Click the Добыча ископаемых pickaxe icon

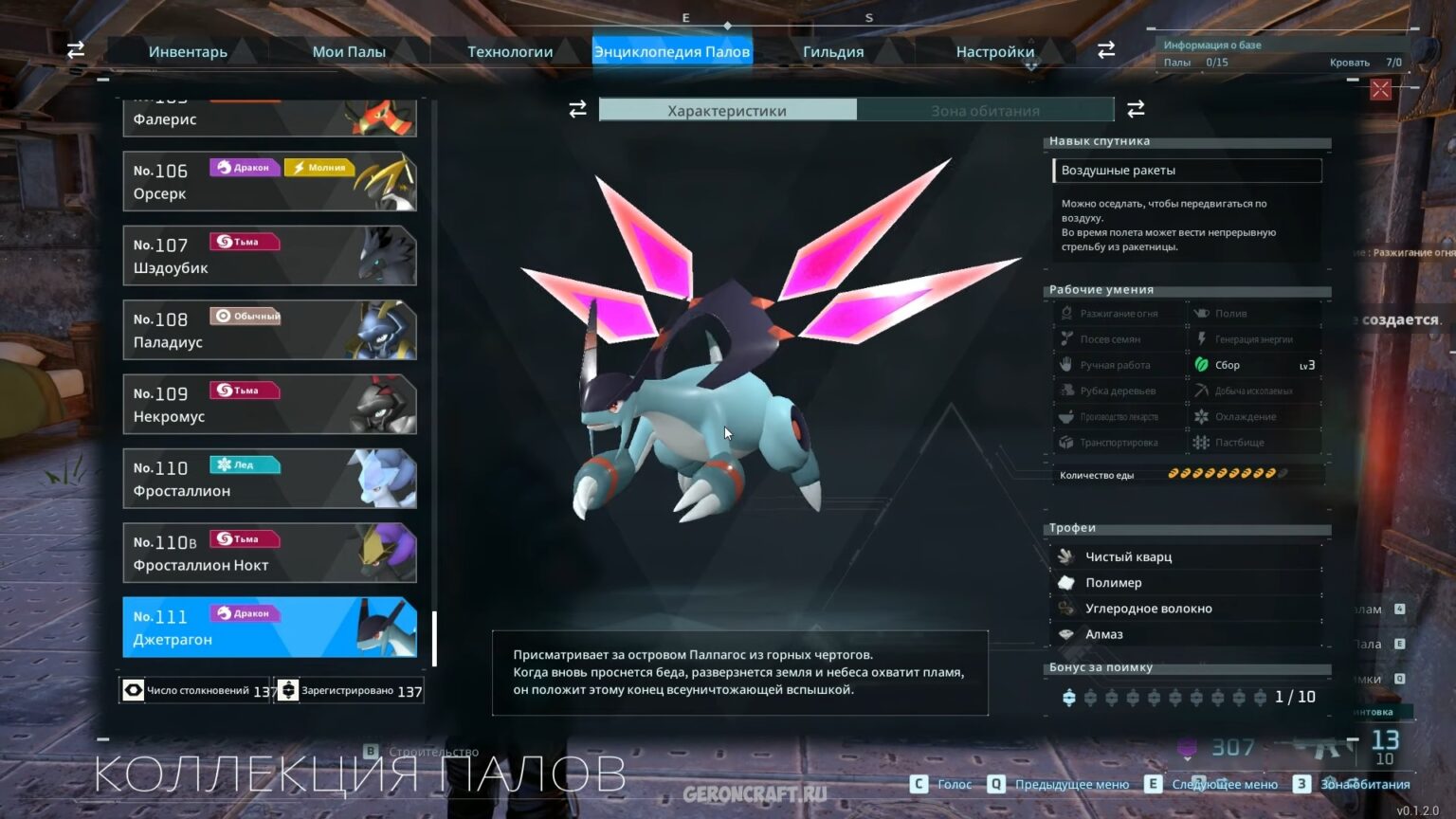coord(1203,391)
